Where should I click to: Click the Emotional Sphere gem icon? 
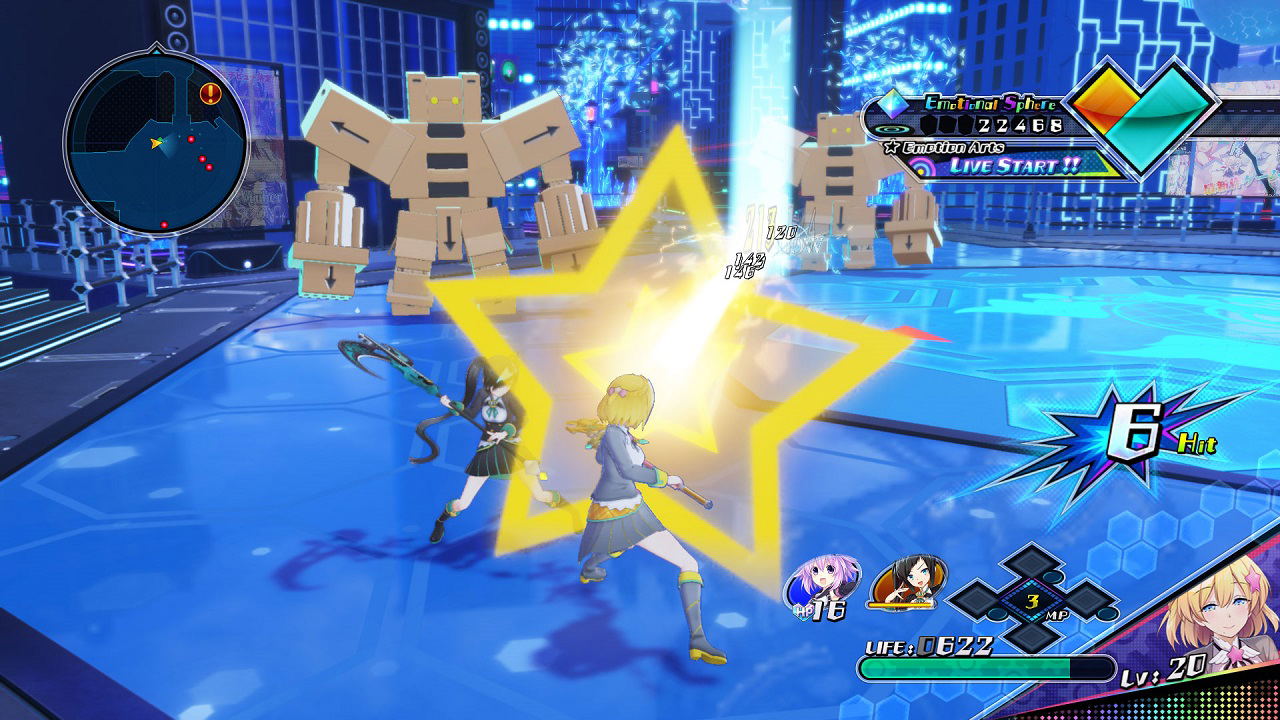(895, 104)
